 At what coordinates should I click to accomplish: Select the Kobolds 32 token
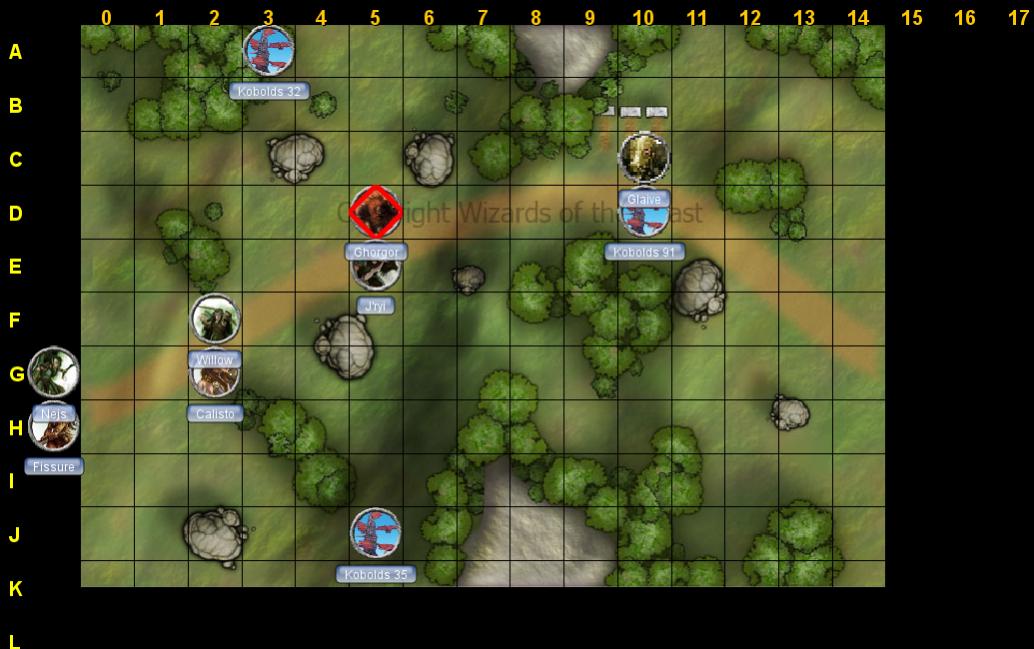pyautogui.click(x=269, y=51)
